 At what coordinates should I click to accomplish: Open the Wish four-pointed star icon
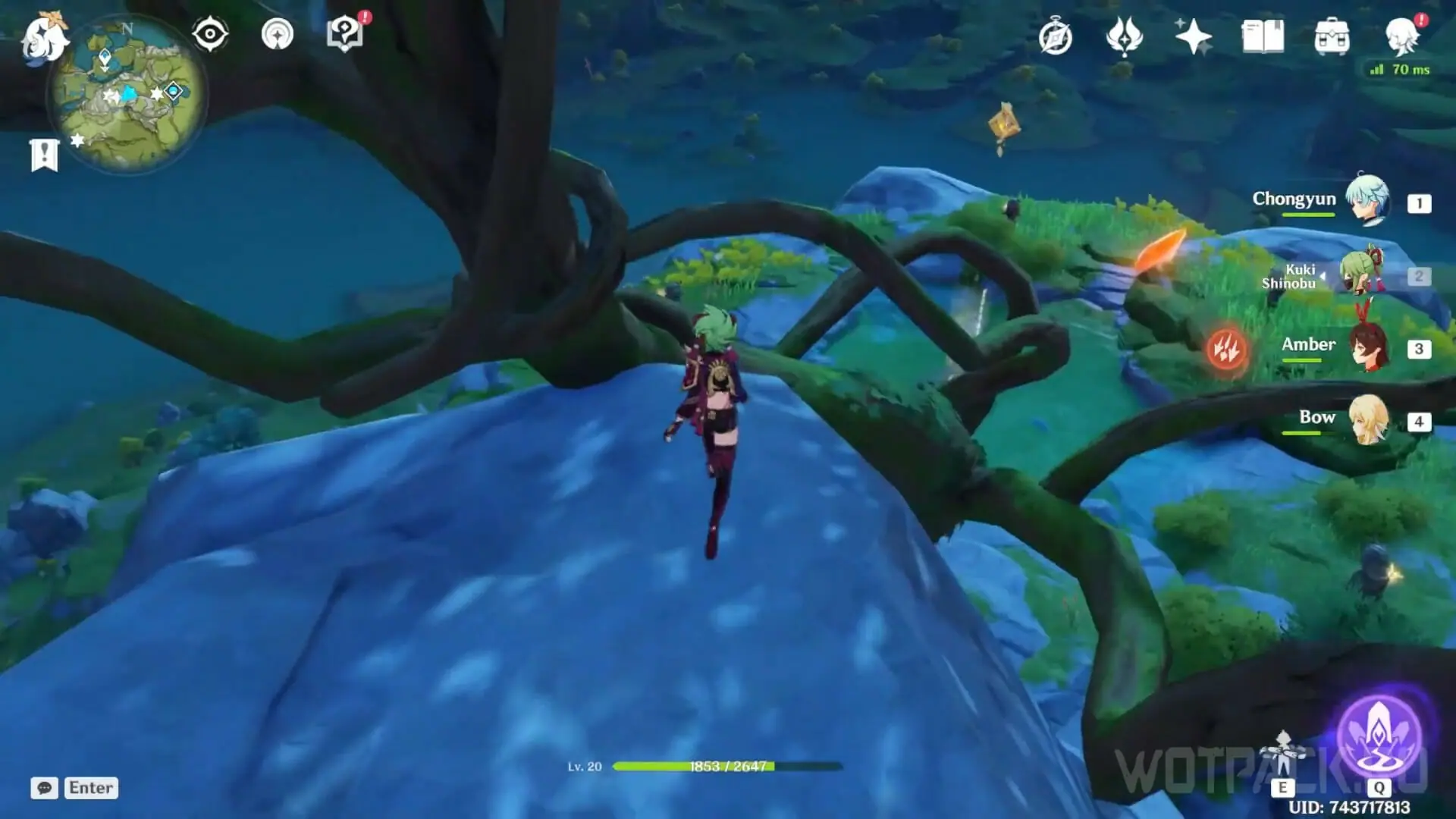[1193, 36]
